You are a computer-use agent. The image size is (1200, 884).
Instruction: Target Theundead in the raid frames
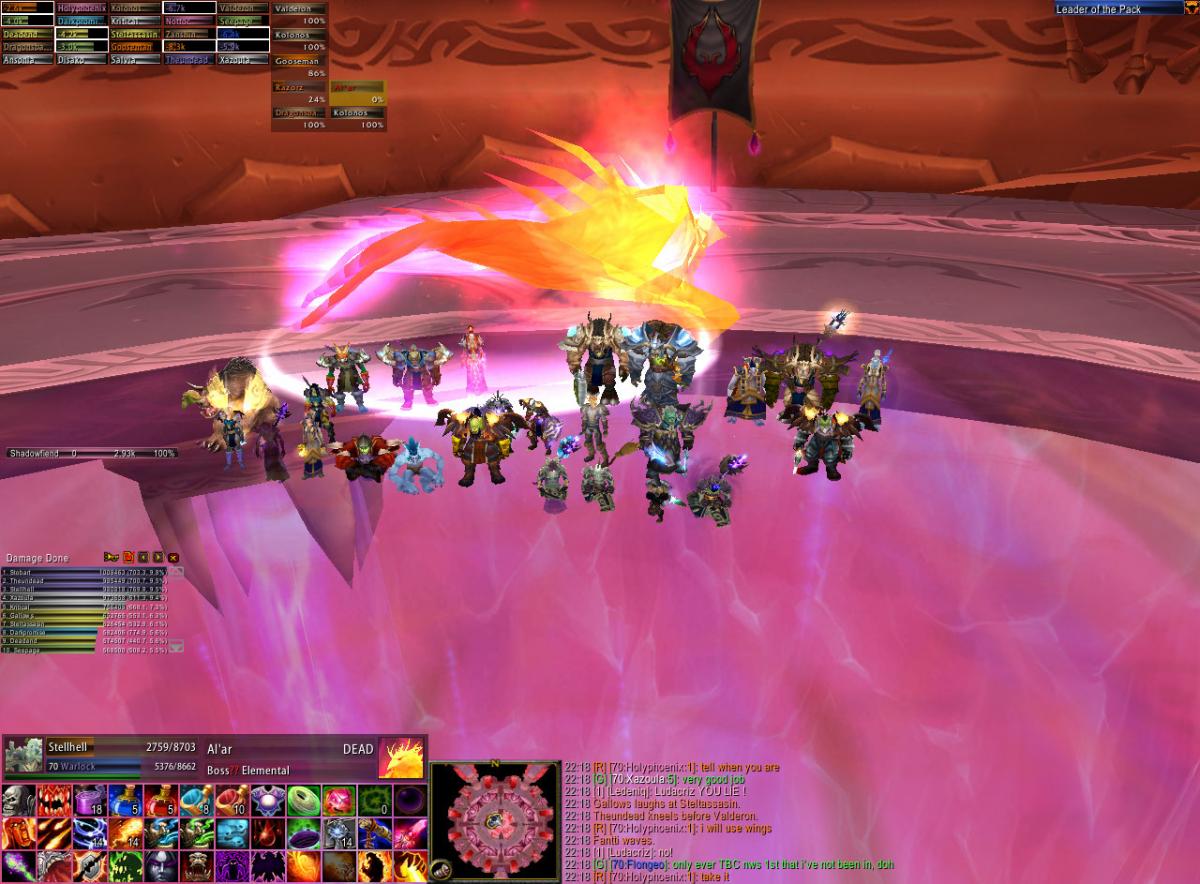click(188, 60)
